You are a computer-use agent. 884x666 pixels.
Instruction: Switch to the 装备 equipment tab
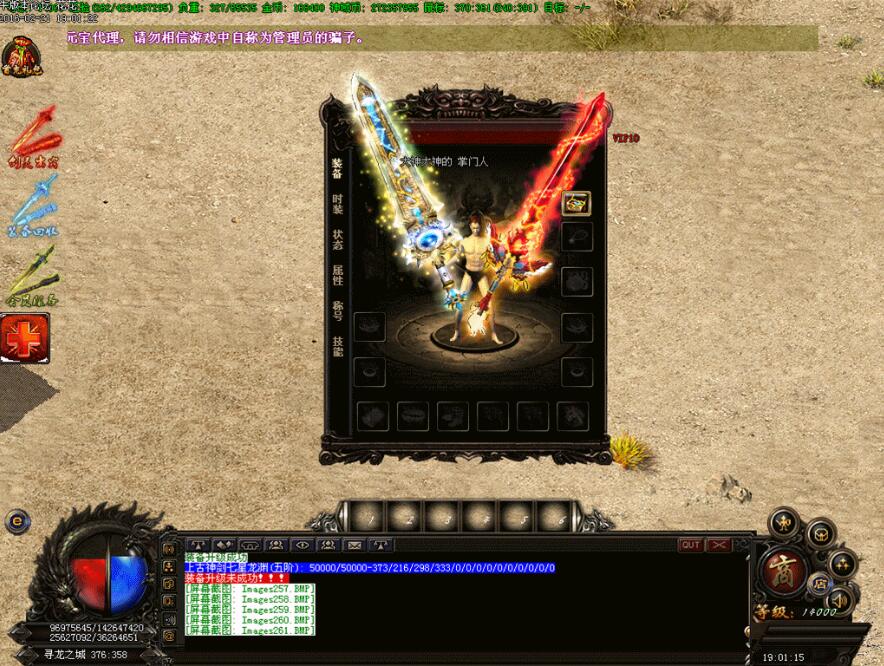(337, 167)
